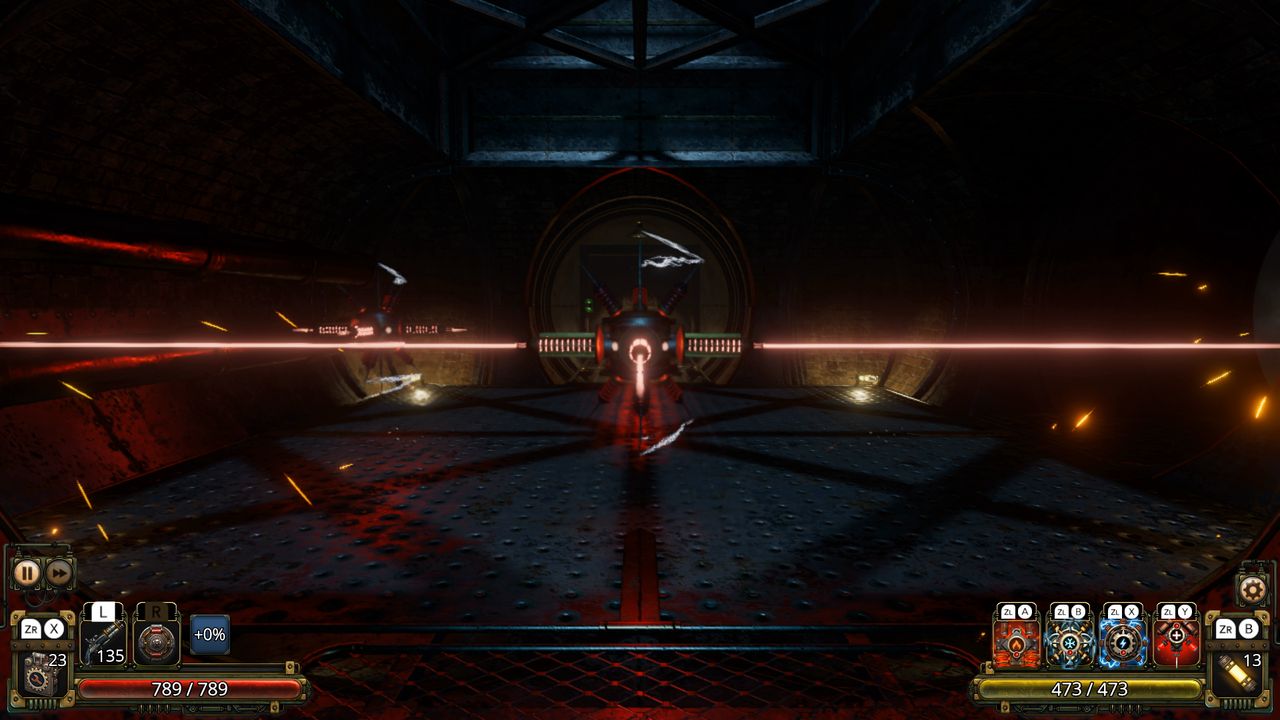Use the repair skill bound to ZL+Y
This screenshot has height=720, width=1280.
(1177, 637)
